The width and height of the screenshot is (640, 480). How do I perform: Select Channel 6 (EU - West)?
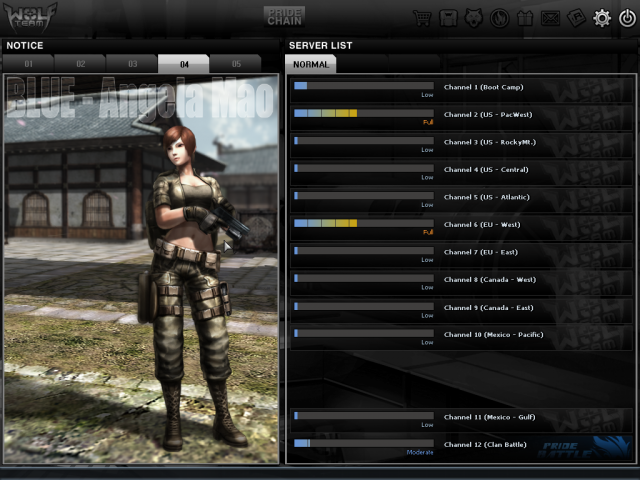point(482,224)
